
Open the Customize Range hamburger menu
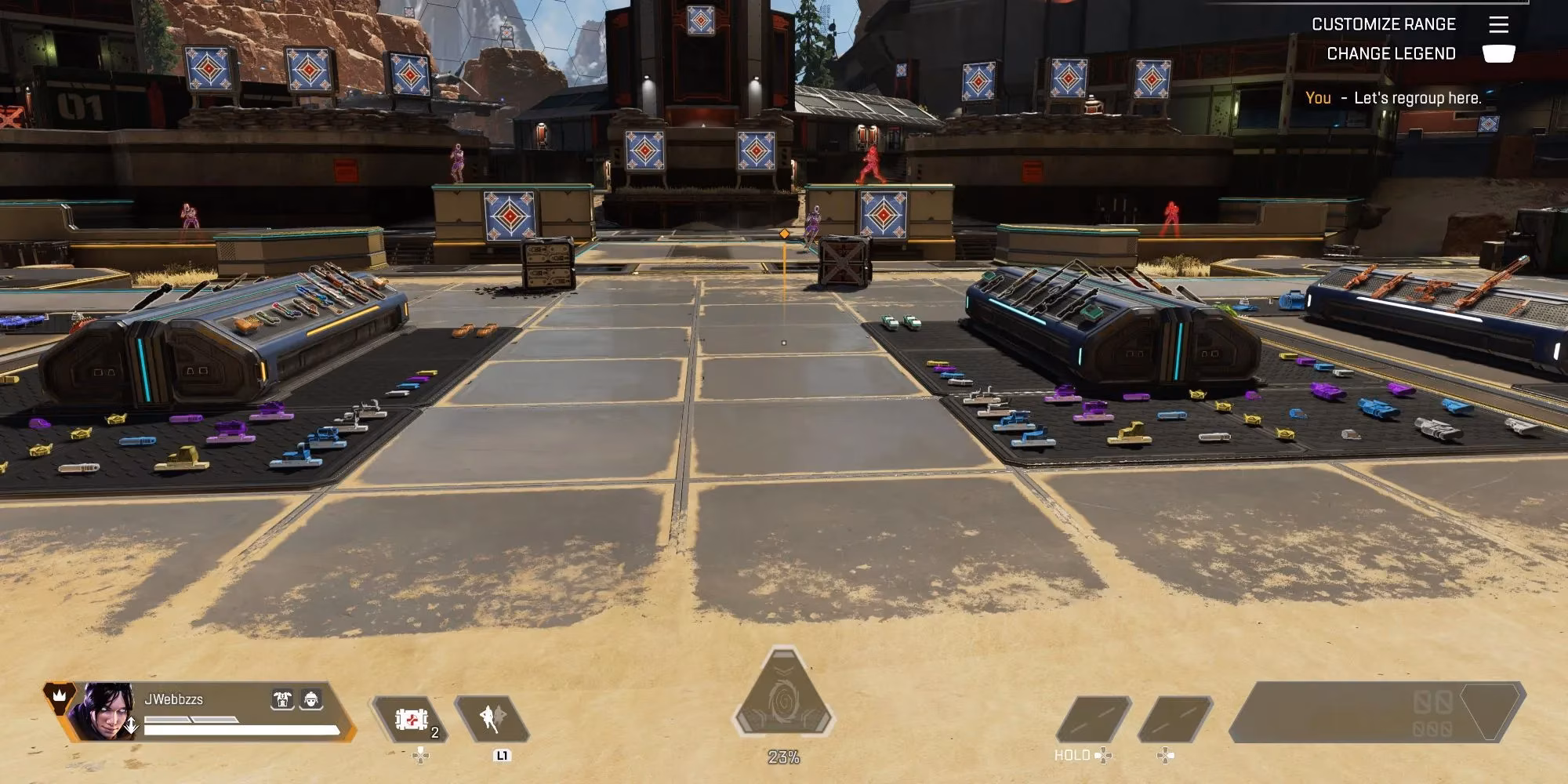[x=1500, y=24]
